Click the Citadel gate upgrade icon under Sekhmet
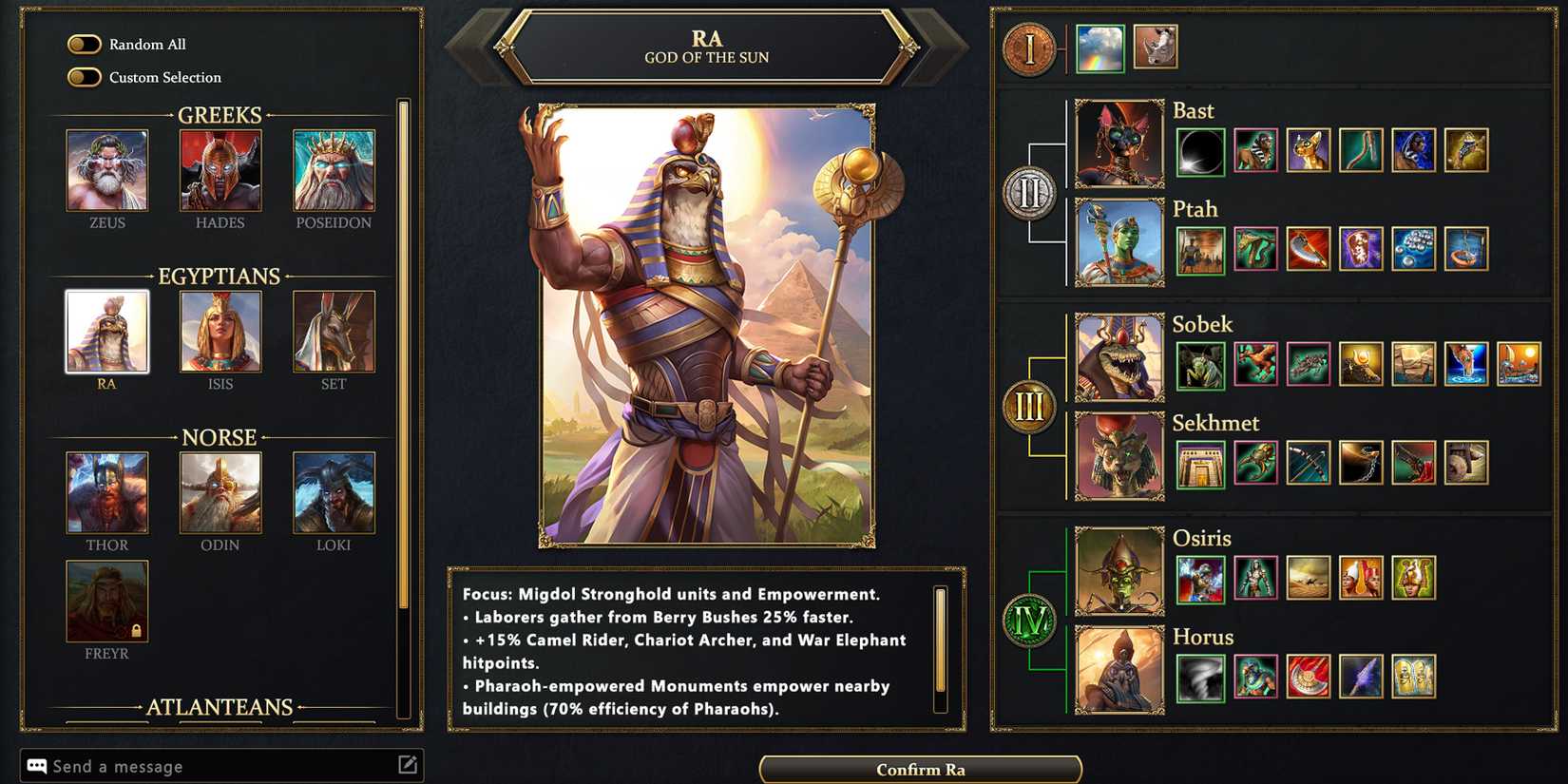 click(1201, 464)
